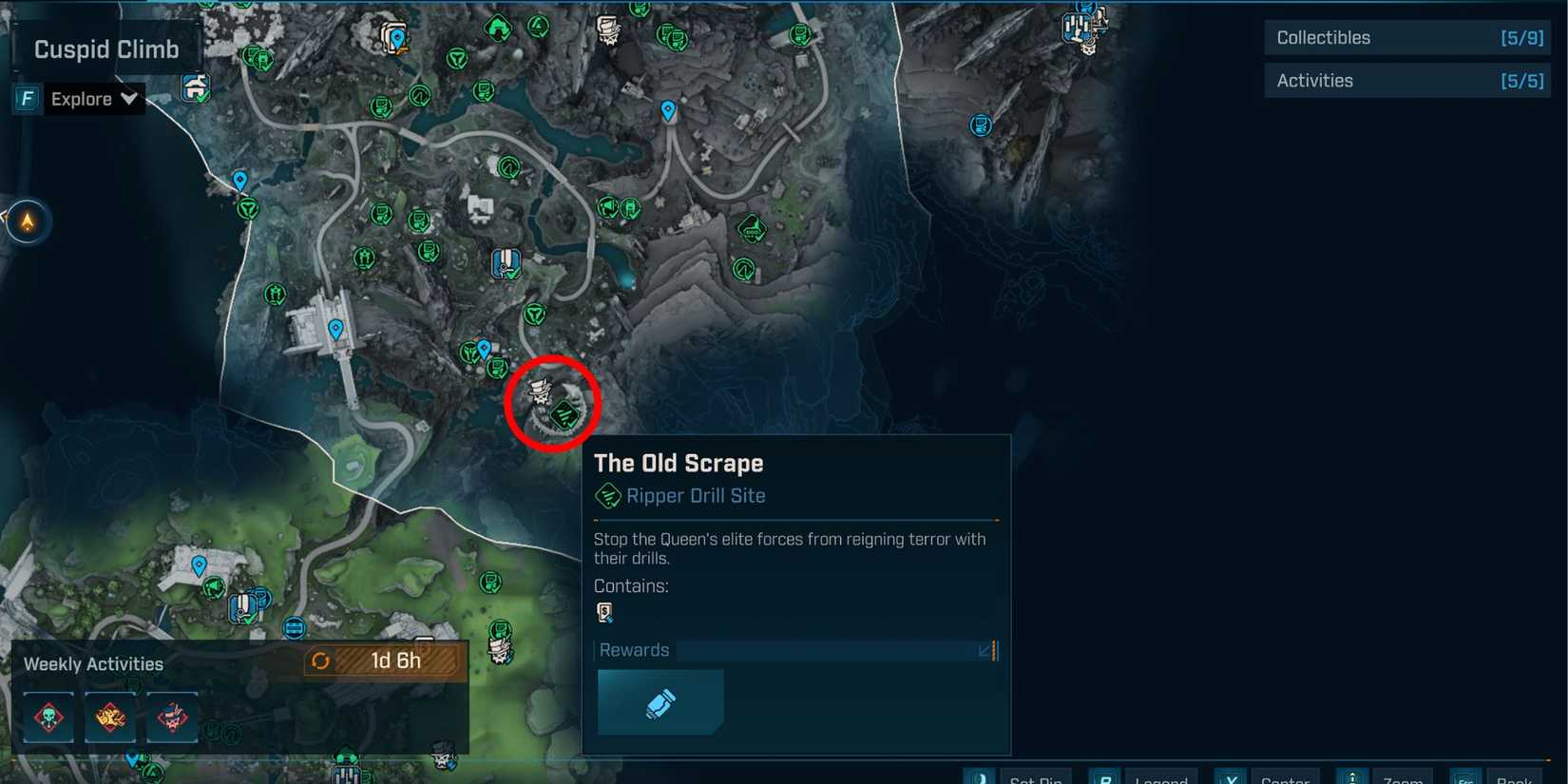1568x784 pixels.
Task: Open the Collectibles panel
Action: click(1406, 37)
